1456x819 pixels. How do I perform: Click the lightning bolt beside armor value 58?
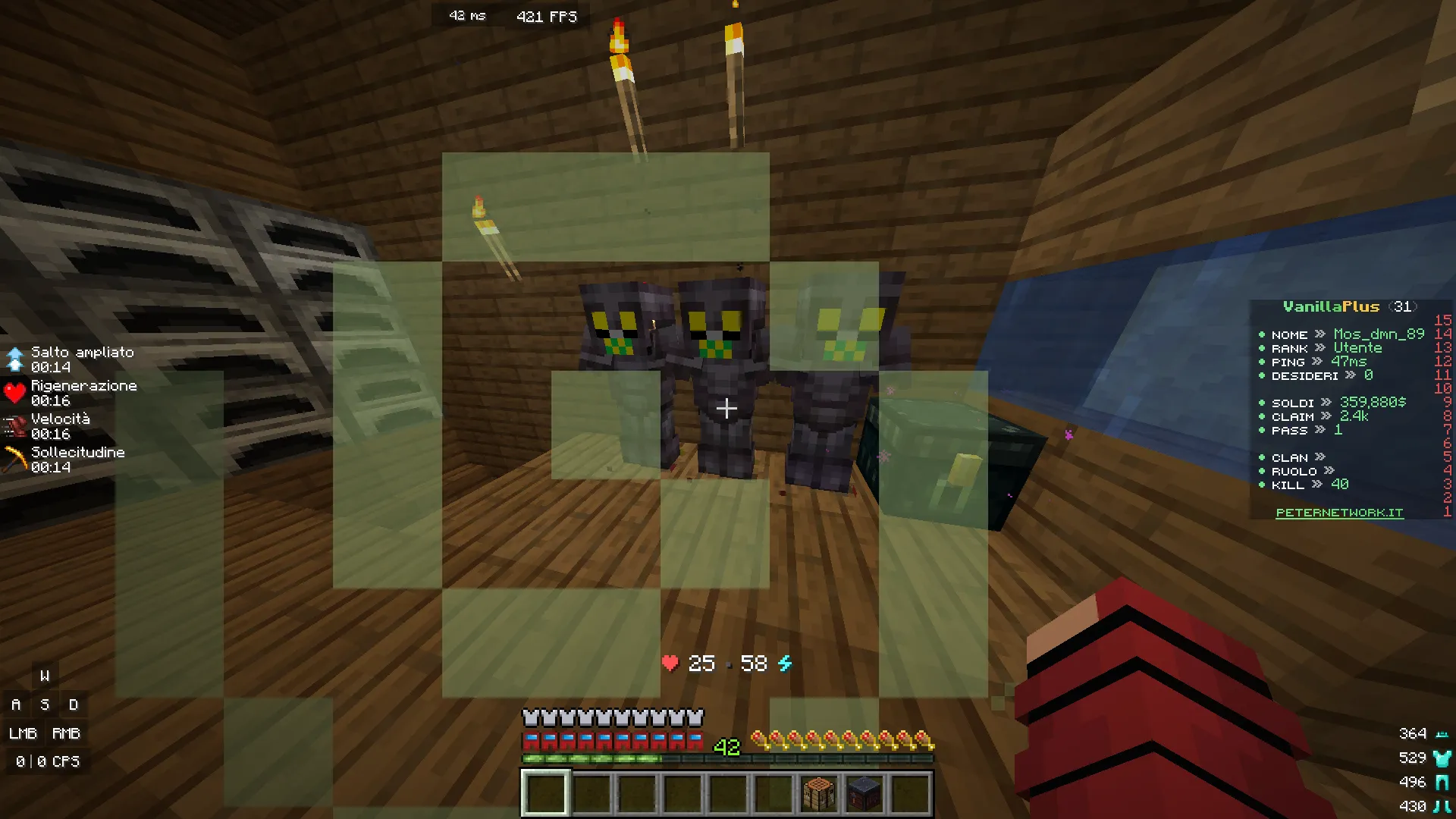point(785,663)
